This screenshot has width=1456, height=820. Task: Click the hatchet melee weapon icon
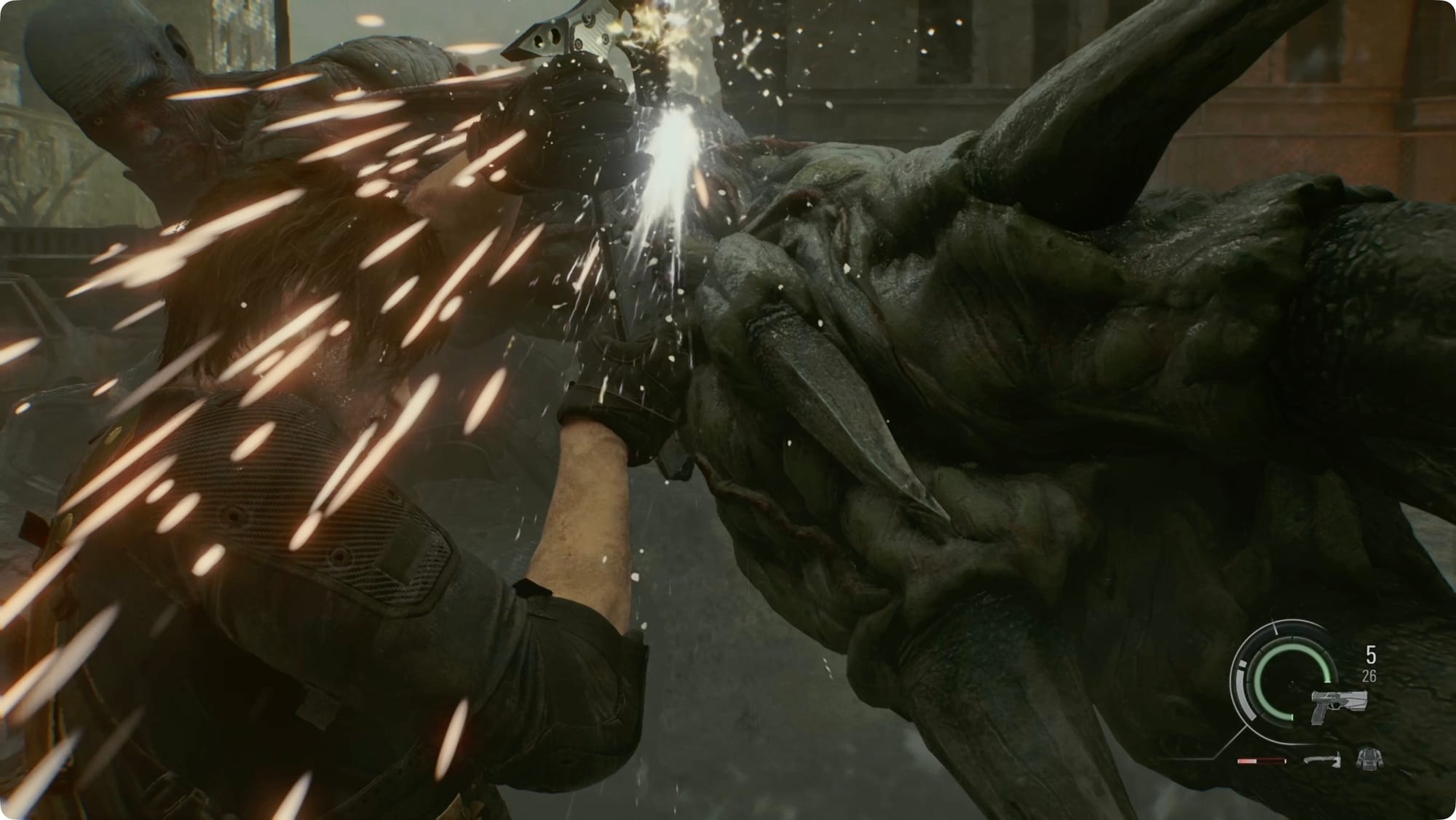coord(1322,760)
